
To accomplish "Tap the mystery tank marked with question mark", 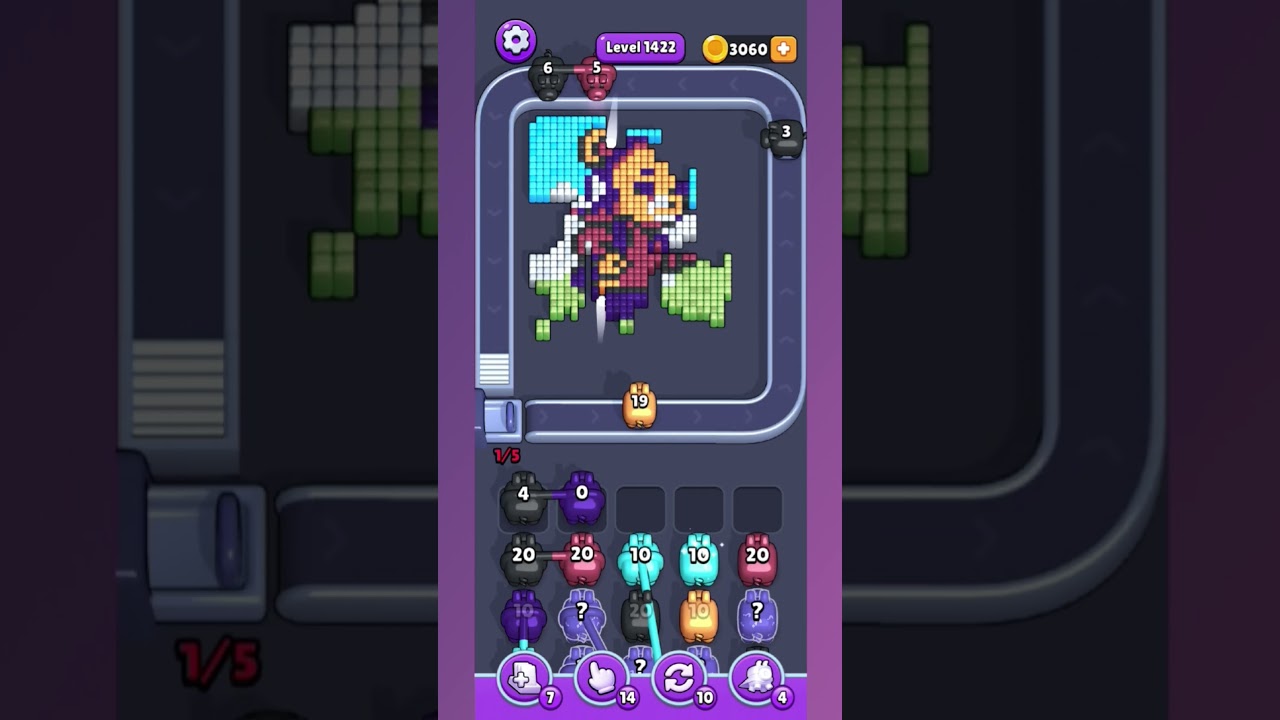I will (582, 612).
